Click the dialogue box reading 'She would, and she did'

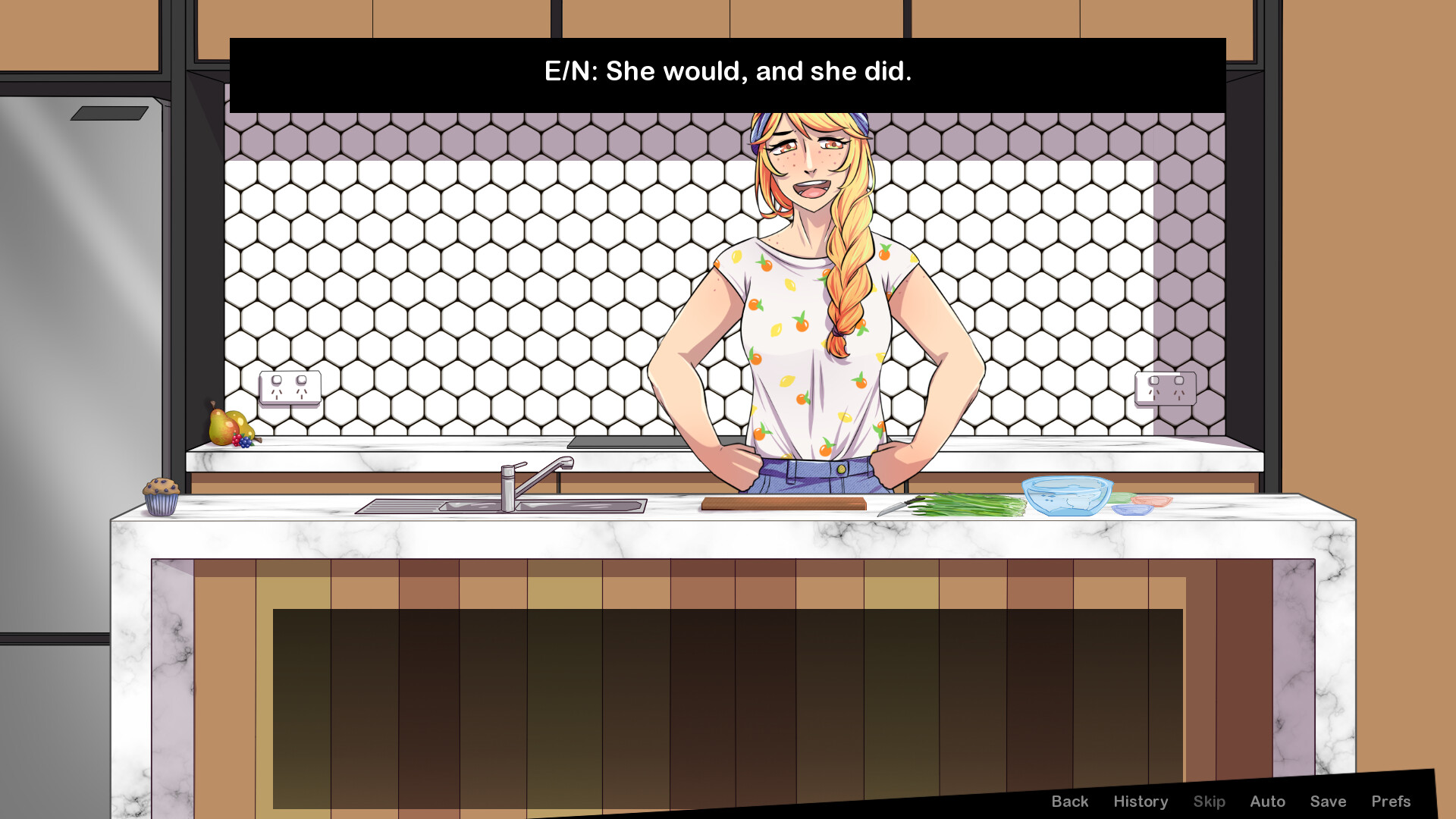click(726, 72)
